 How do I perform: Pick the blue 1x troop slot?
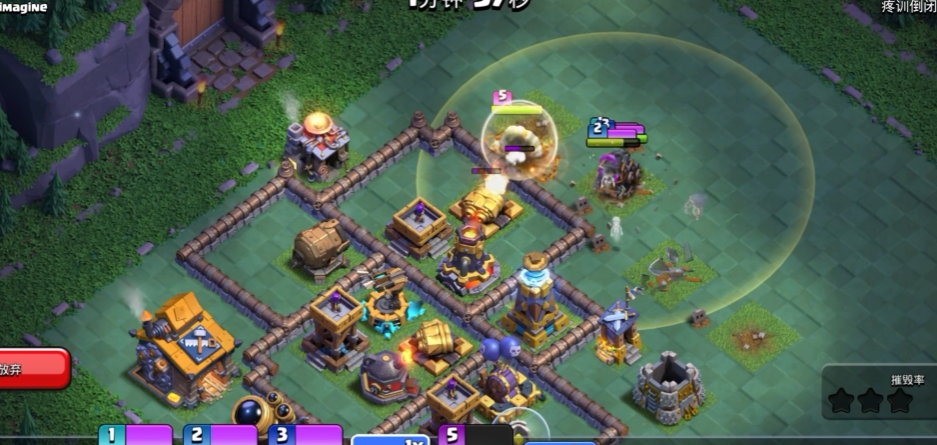pyautogui.click(x=390, y=438)
